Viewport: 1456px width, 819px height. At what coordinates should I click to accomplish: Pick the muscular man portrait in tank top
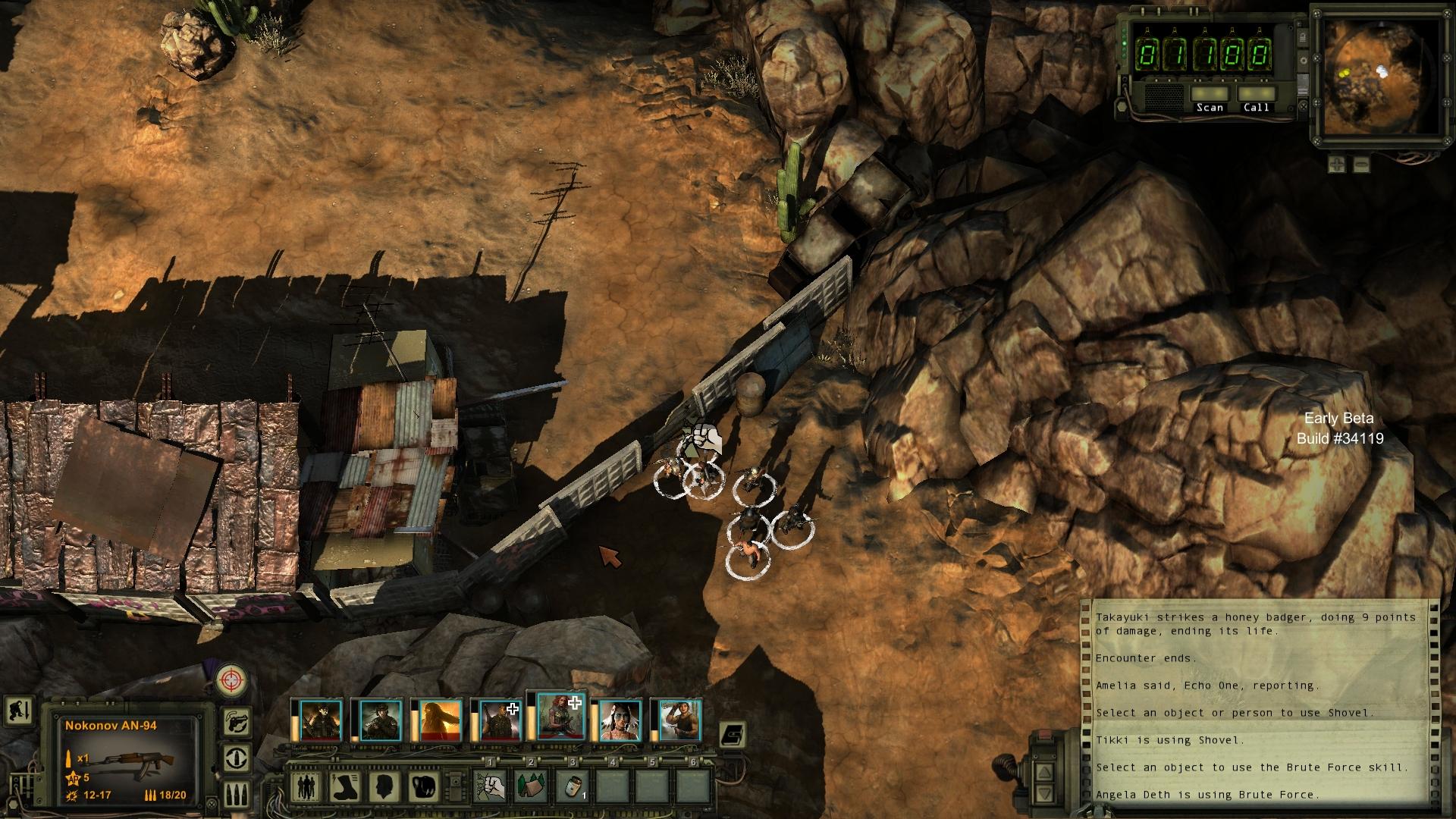click(x=679, y=720)
